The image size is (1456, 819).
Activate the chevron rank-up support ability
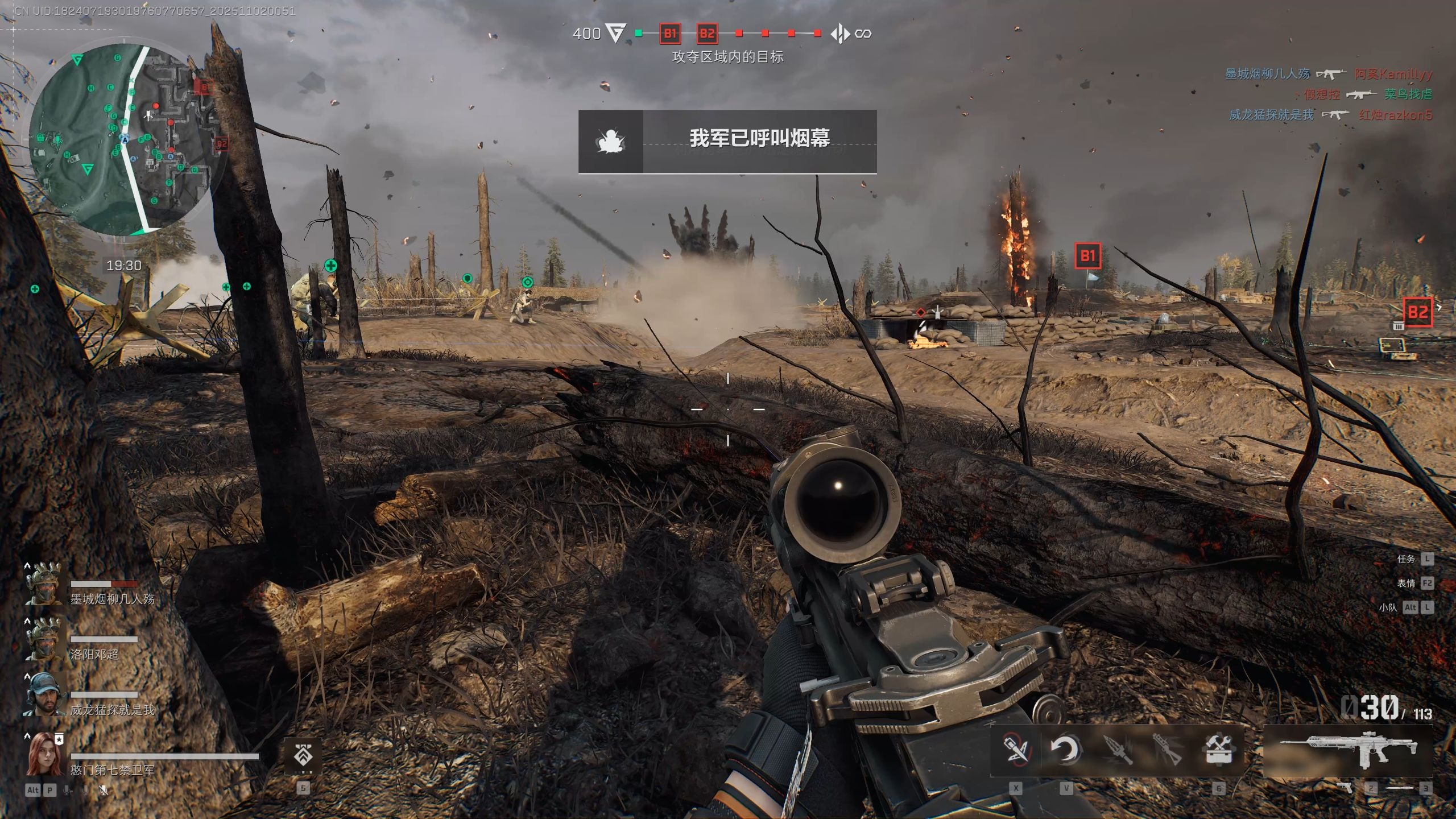(303, 756)
